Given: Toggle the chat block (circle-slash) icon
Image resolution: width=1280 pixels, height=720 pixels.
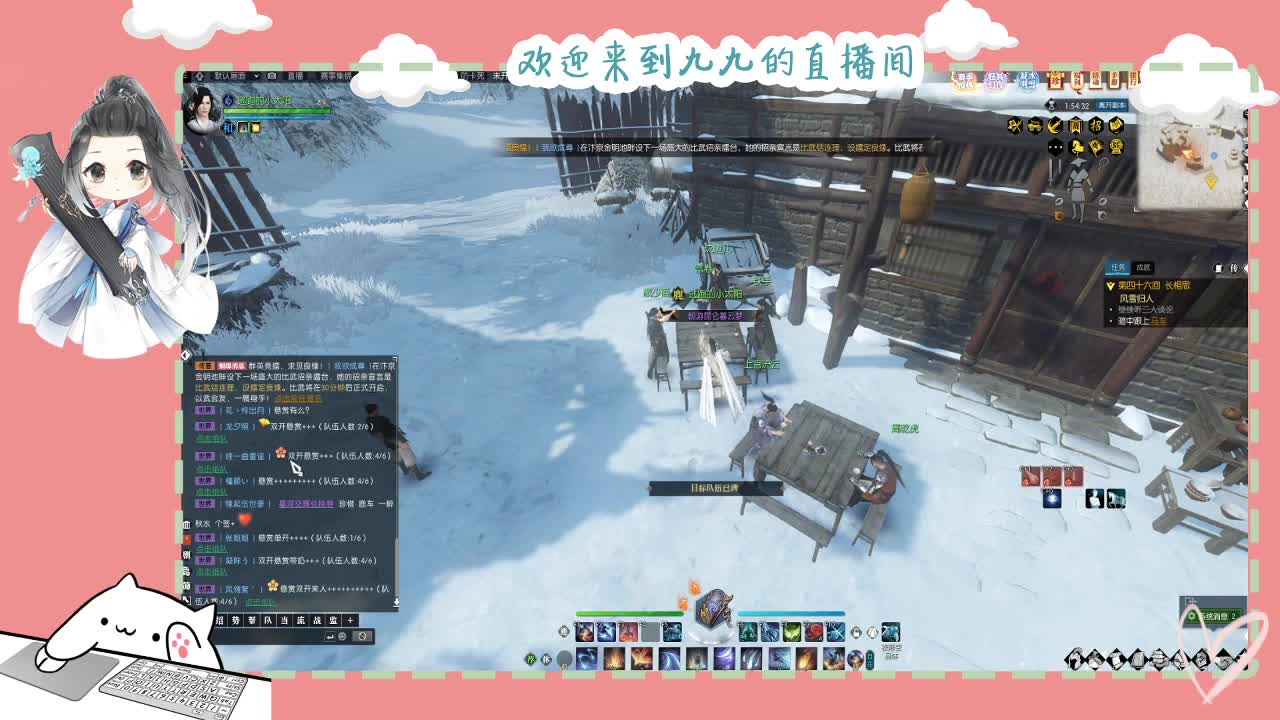Looking at the screenshot, I should tap(362, 634).
